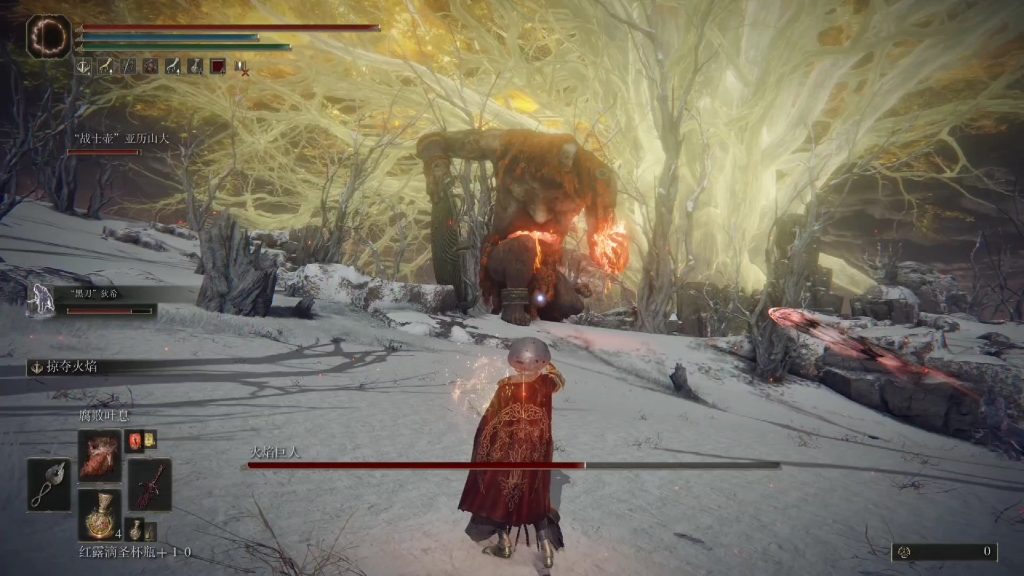Select the red sword right-hand weapon slot

(x=149, y=485)
